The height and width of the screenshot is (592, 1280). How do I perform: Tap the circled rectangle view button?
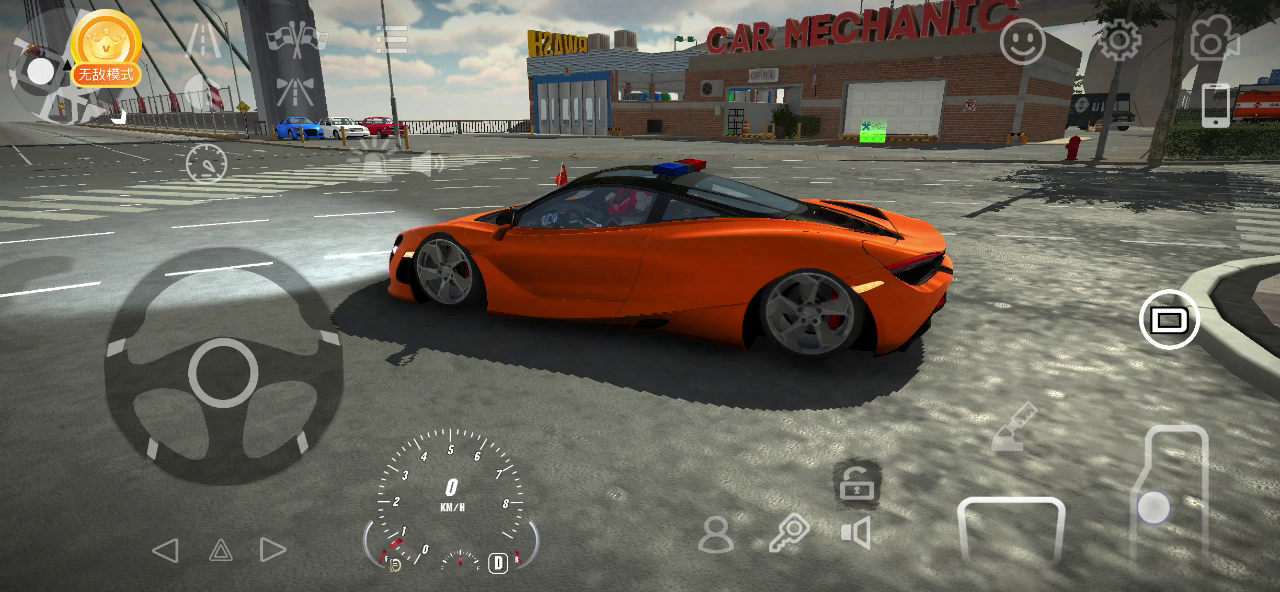point(1169,320)
